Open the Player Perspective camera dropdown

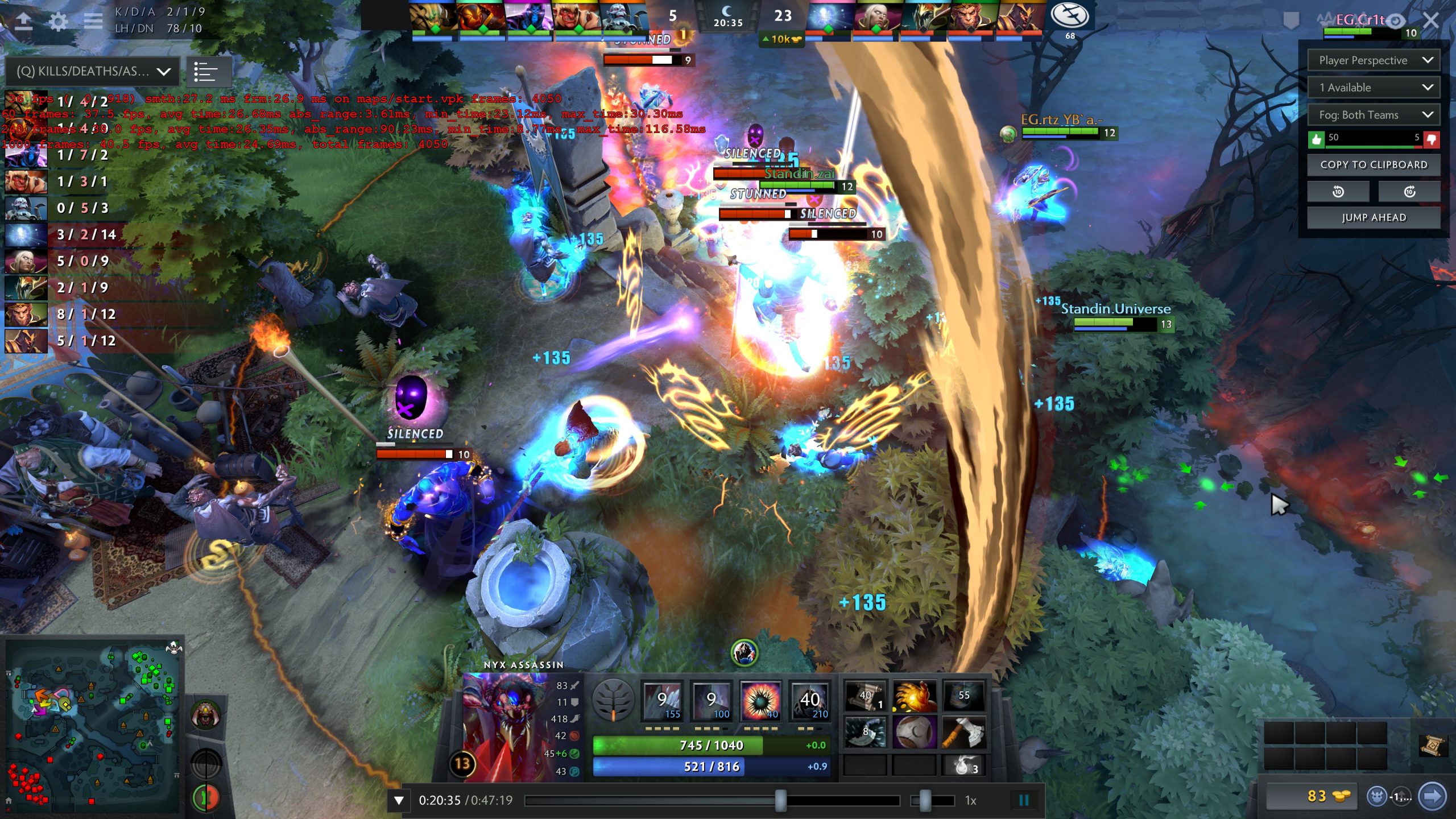click(1374, 60)
